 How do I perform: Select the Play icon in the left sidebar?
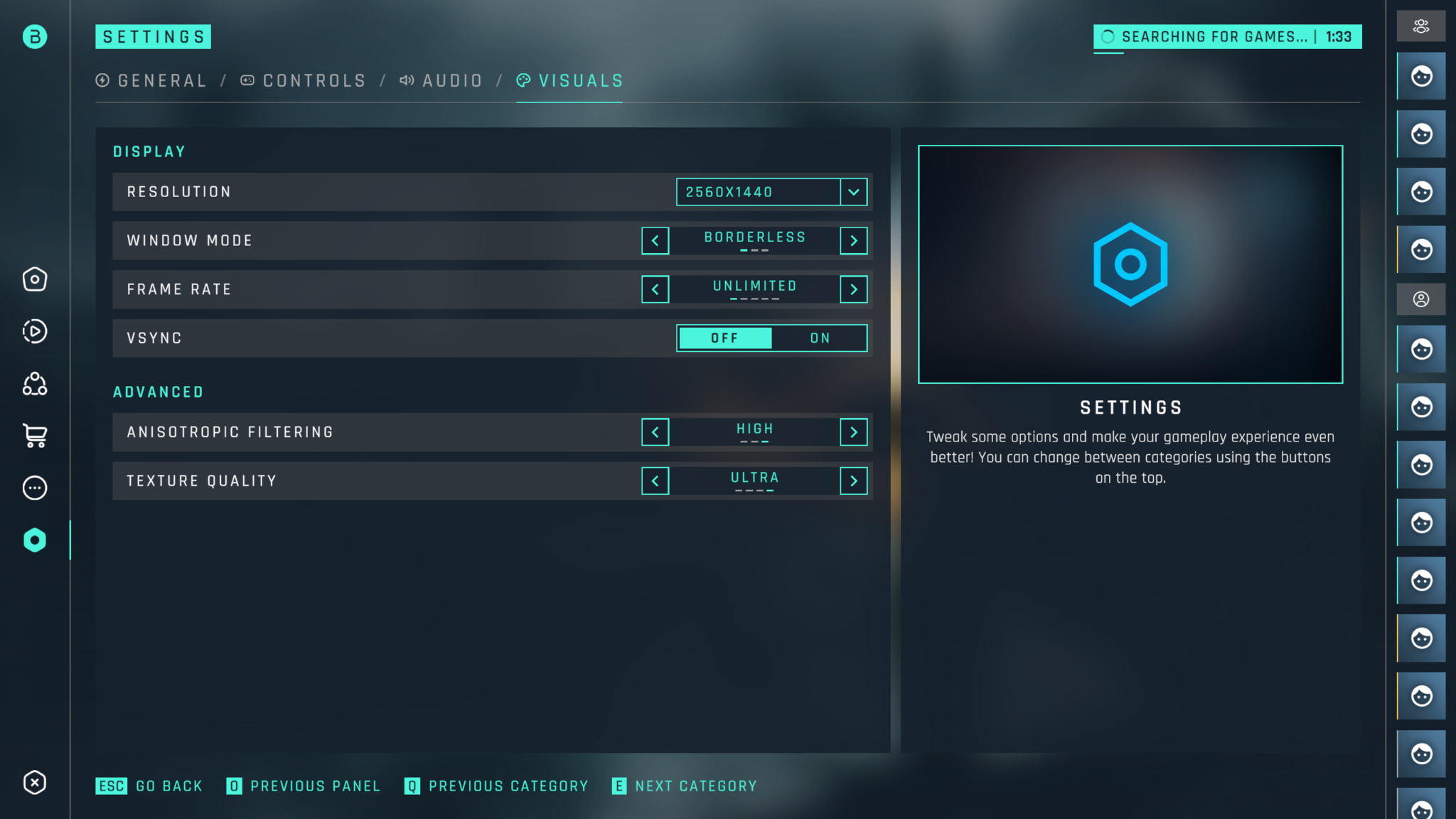click(x=34, y=331)
